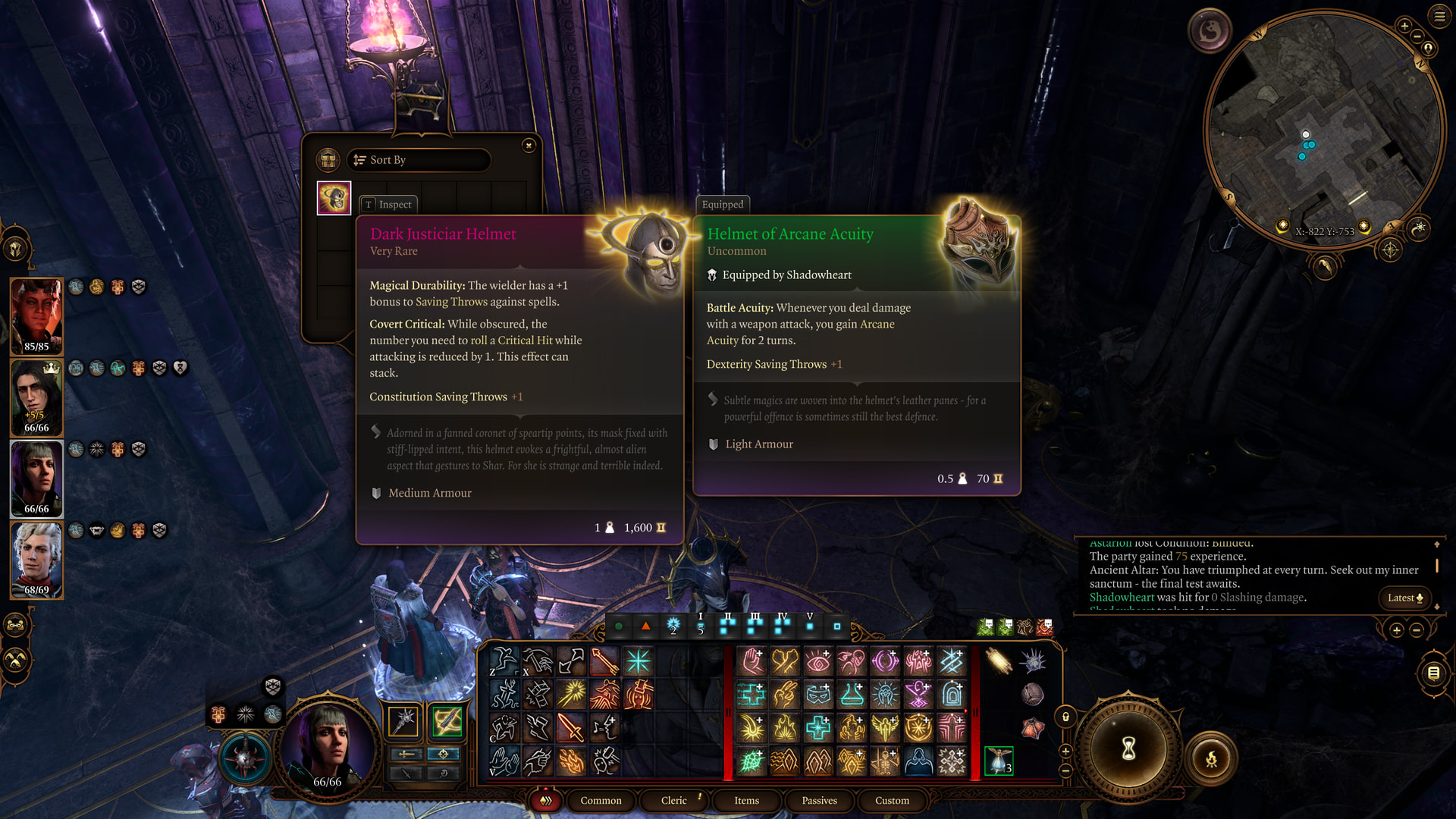Select the red tiefling party portrait
1456x819 pixels.
click(36, 315)
